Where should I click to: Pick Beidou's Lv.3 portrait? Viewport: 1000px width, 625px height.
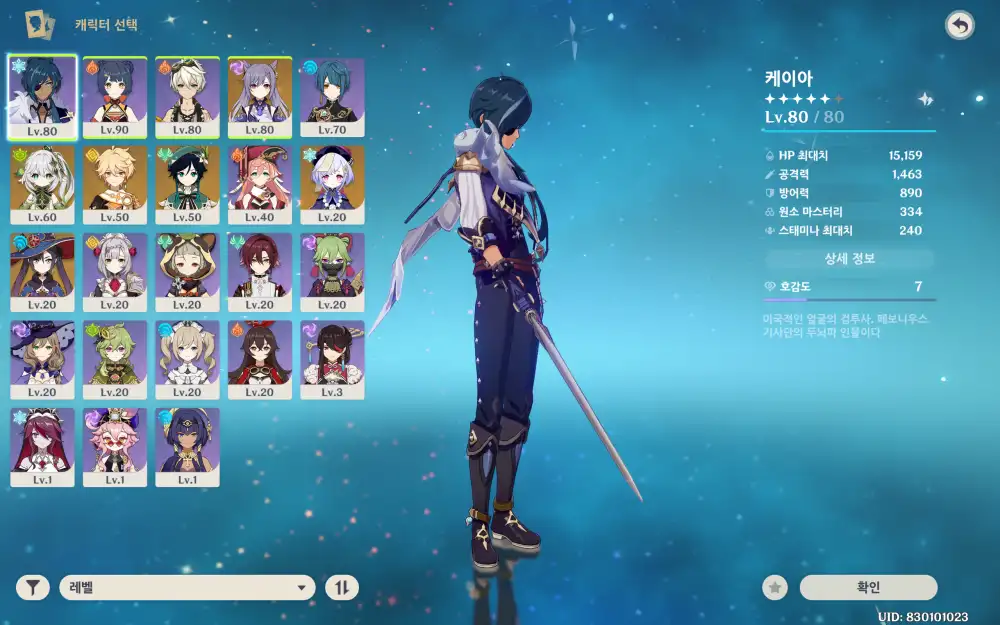(332, 358)
